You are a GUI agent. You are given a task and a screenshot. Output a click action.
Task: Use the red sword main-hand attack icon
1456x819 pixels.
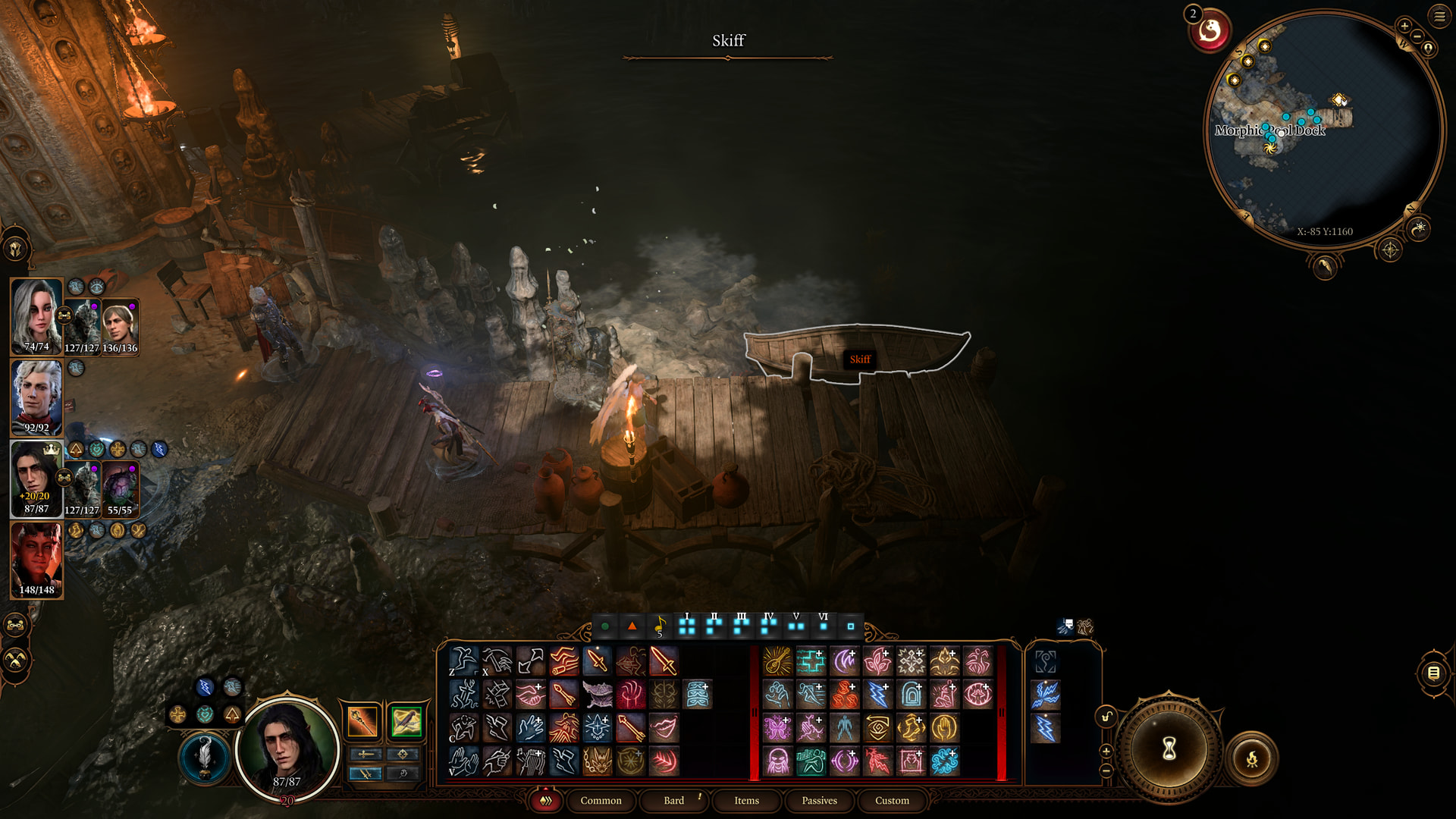[x=664, y=661]
